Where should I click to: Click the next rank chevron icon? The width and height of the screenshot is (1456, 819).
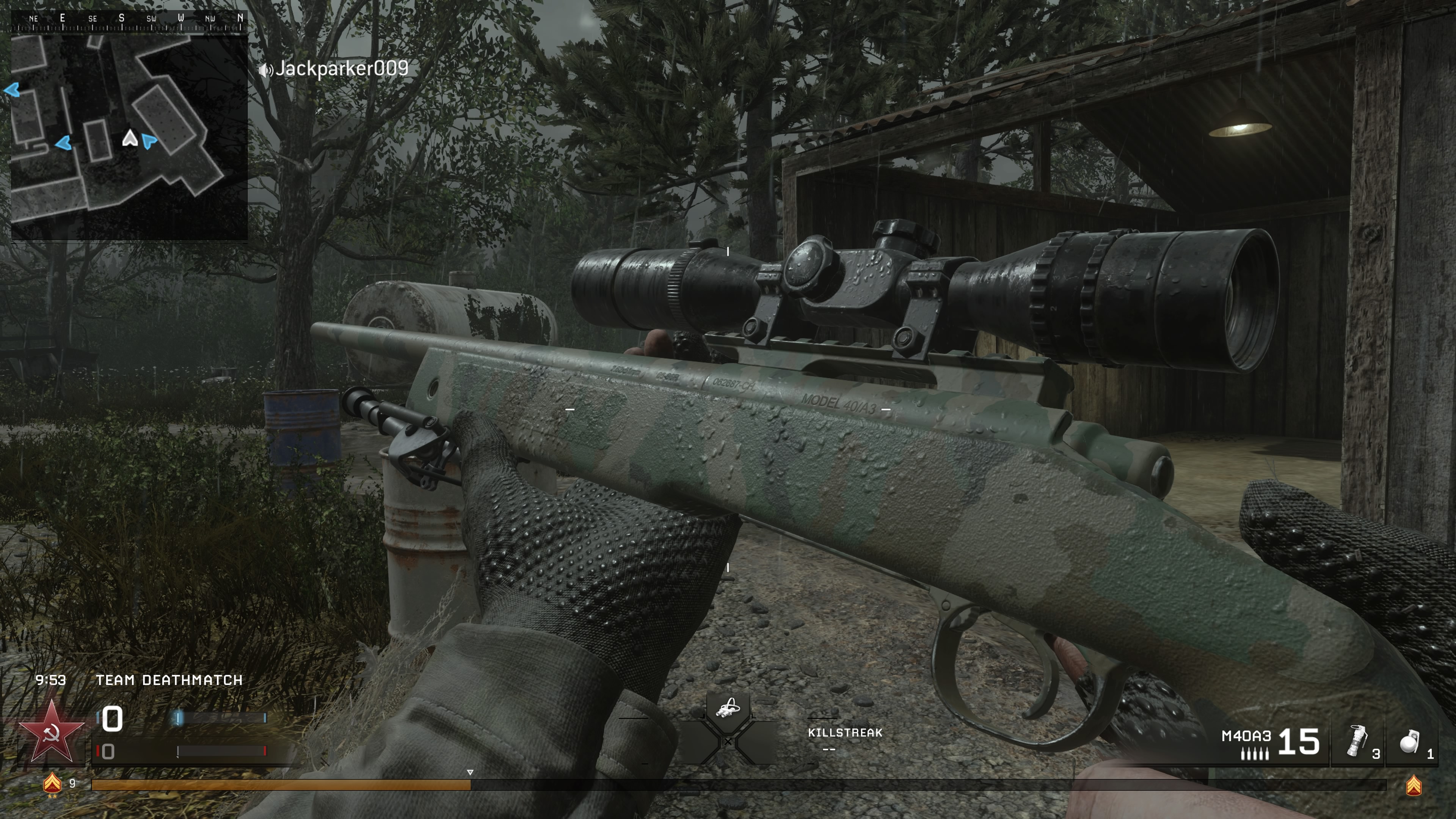click(1413, 786)
